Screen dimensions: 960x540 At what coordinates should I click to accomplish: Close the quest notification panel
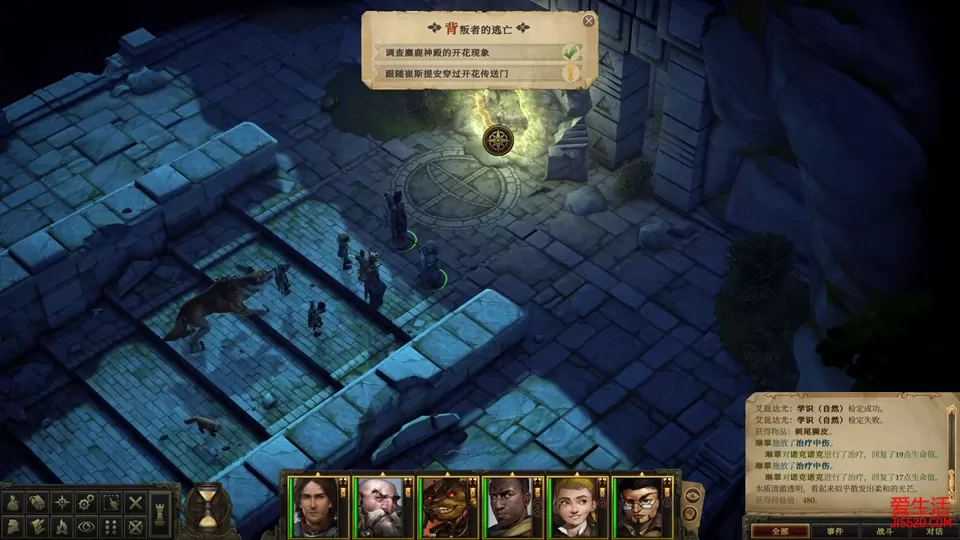click(x=589, y=20)
